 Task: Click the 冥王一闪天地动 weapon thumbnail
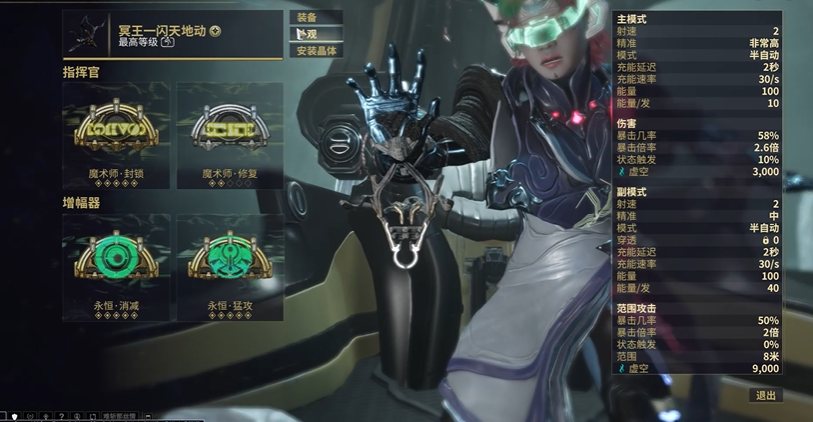[x=87, y=33]
